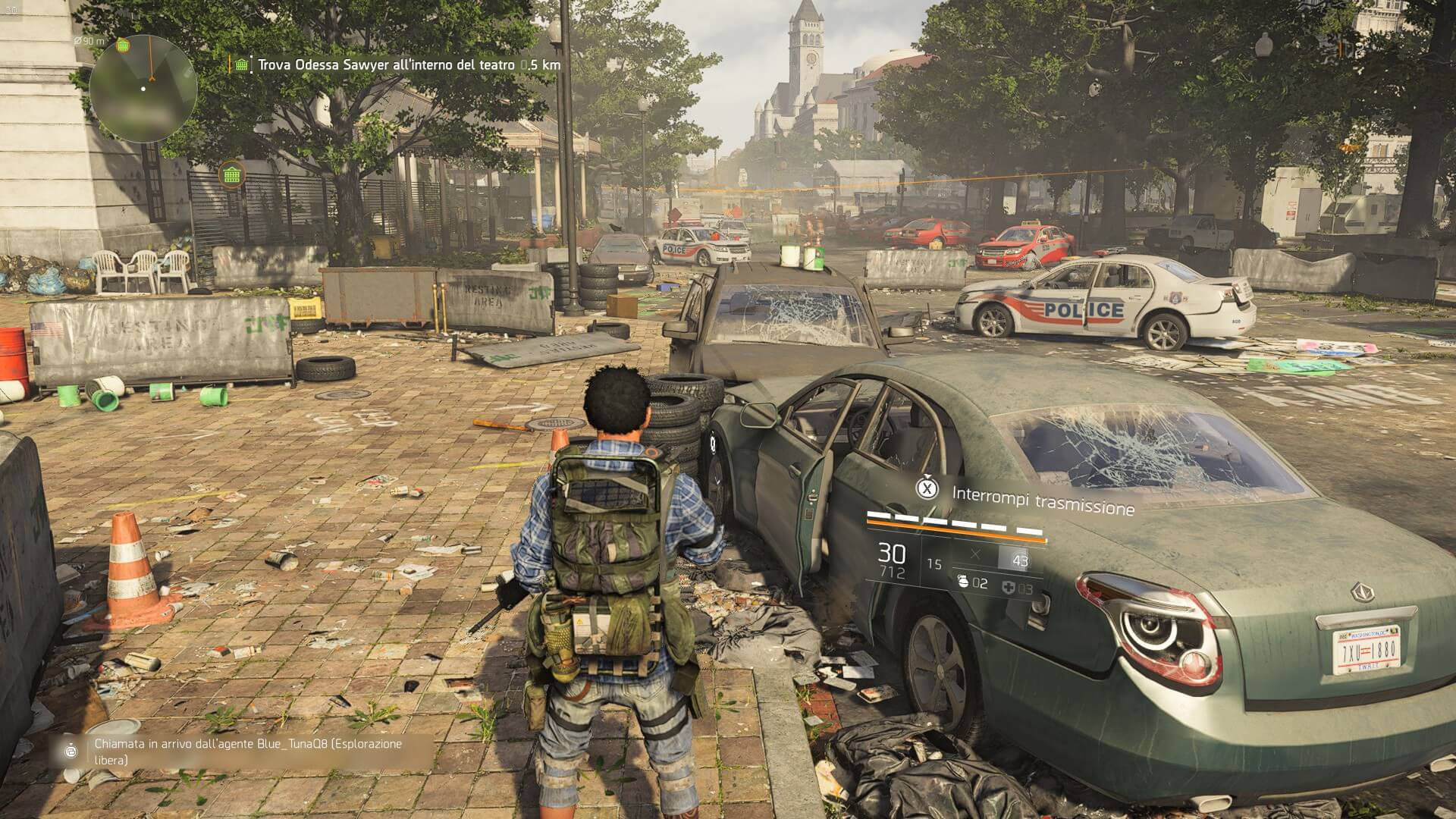
Task: Select the floating theater waypoint marker
Action: (x=231, y=174)
